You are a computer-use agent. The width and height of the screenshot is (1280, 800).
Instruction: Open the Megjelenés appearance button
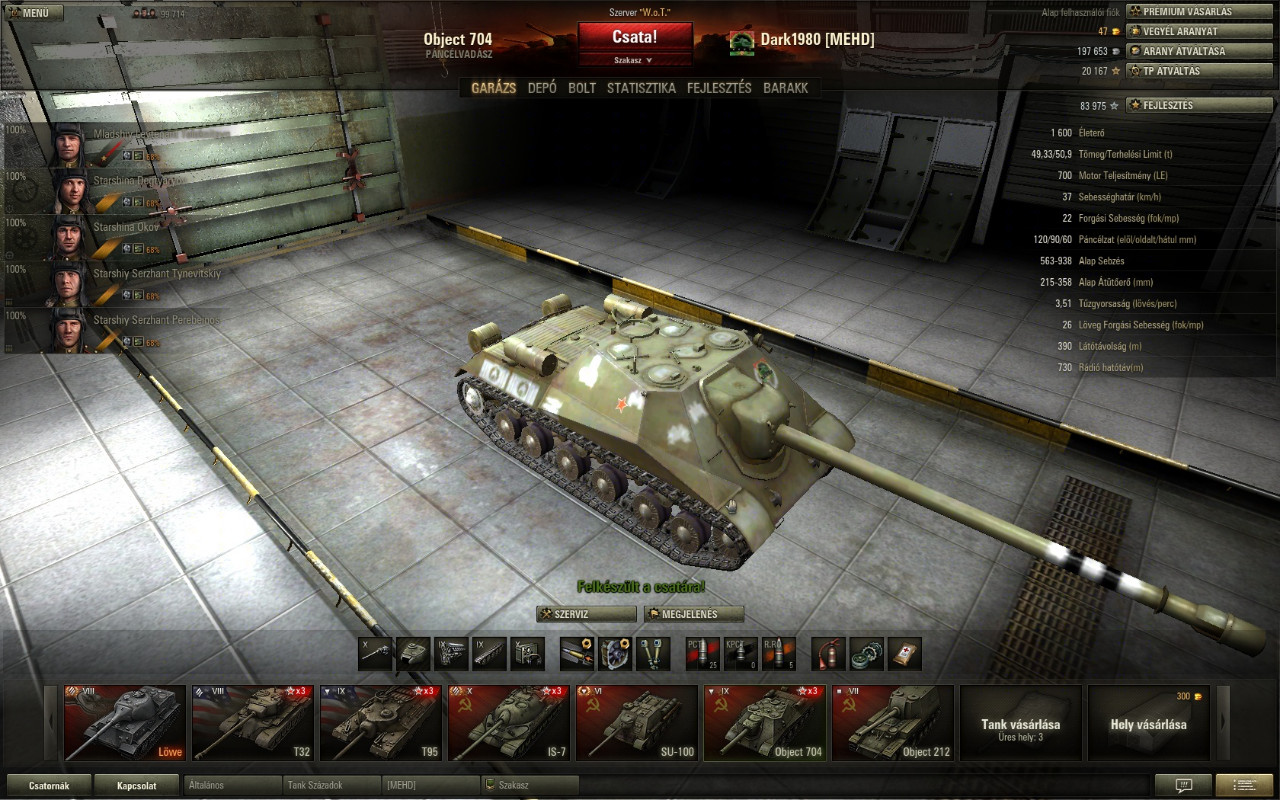(x=694, y=614)
